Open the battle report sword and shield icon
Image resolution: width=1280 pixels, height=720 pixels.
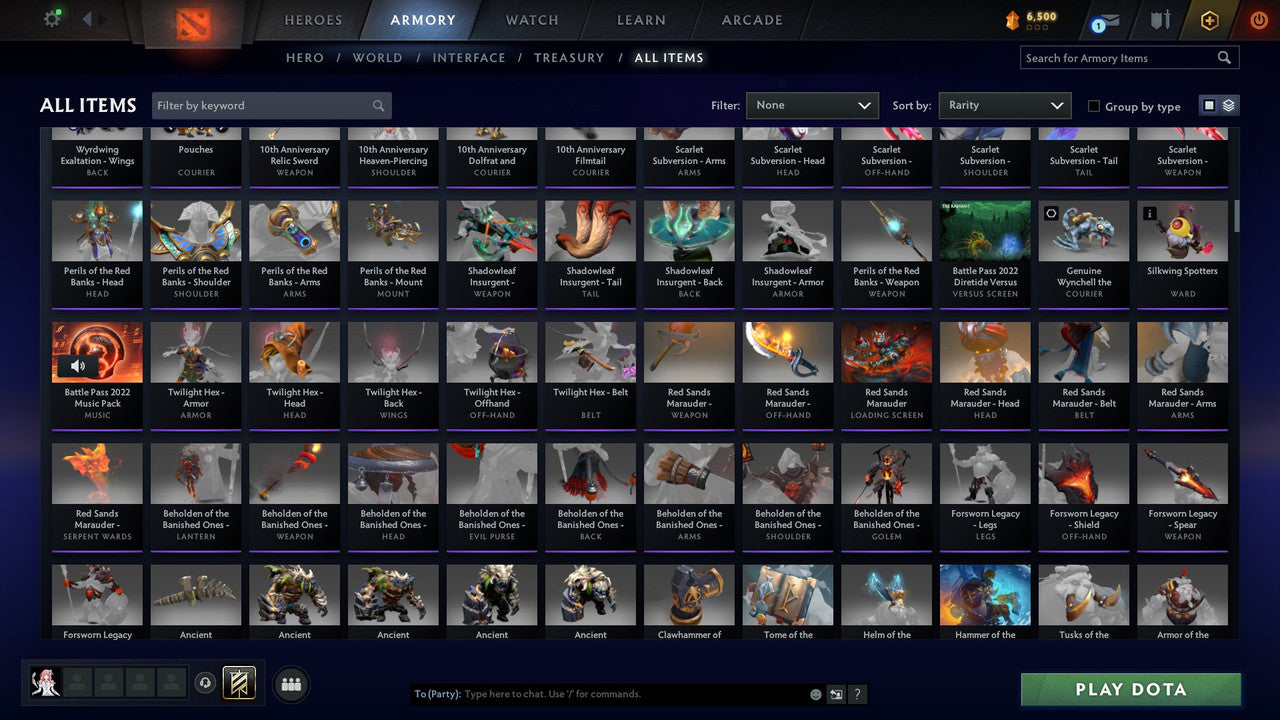1157,18
